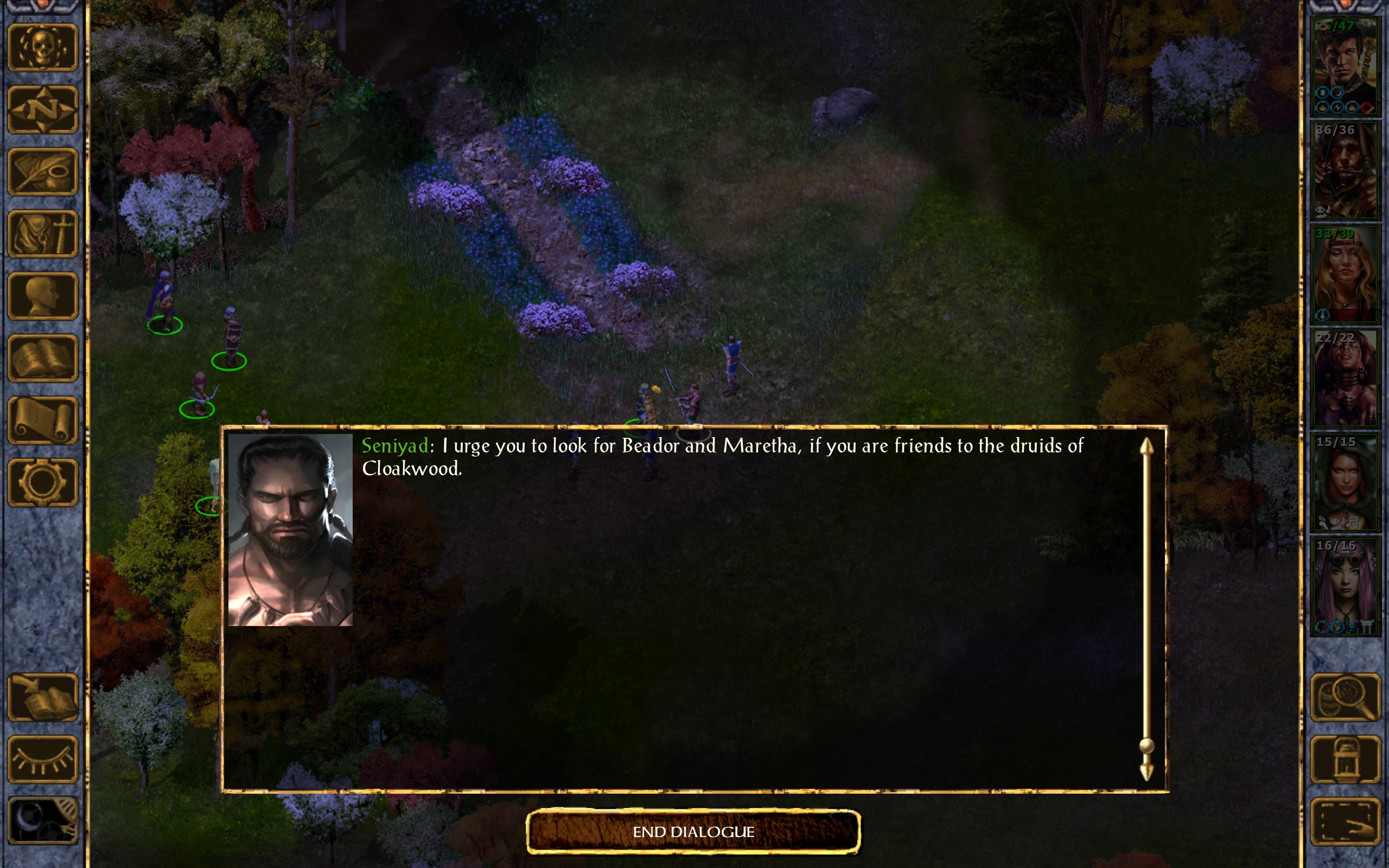Open the mage spellbook icon

click(42, 358)
